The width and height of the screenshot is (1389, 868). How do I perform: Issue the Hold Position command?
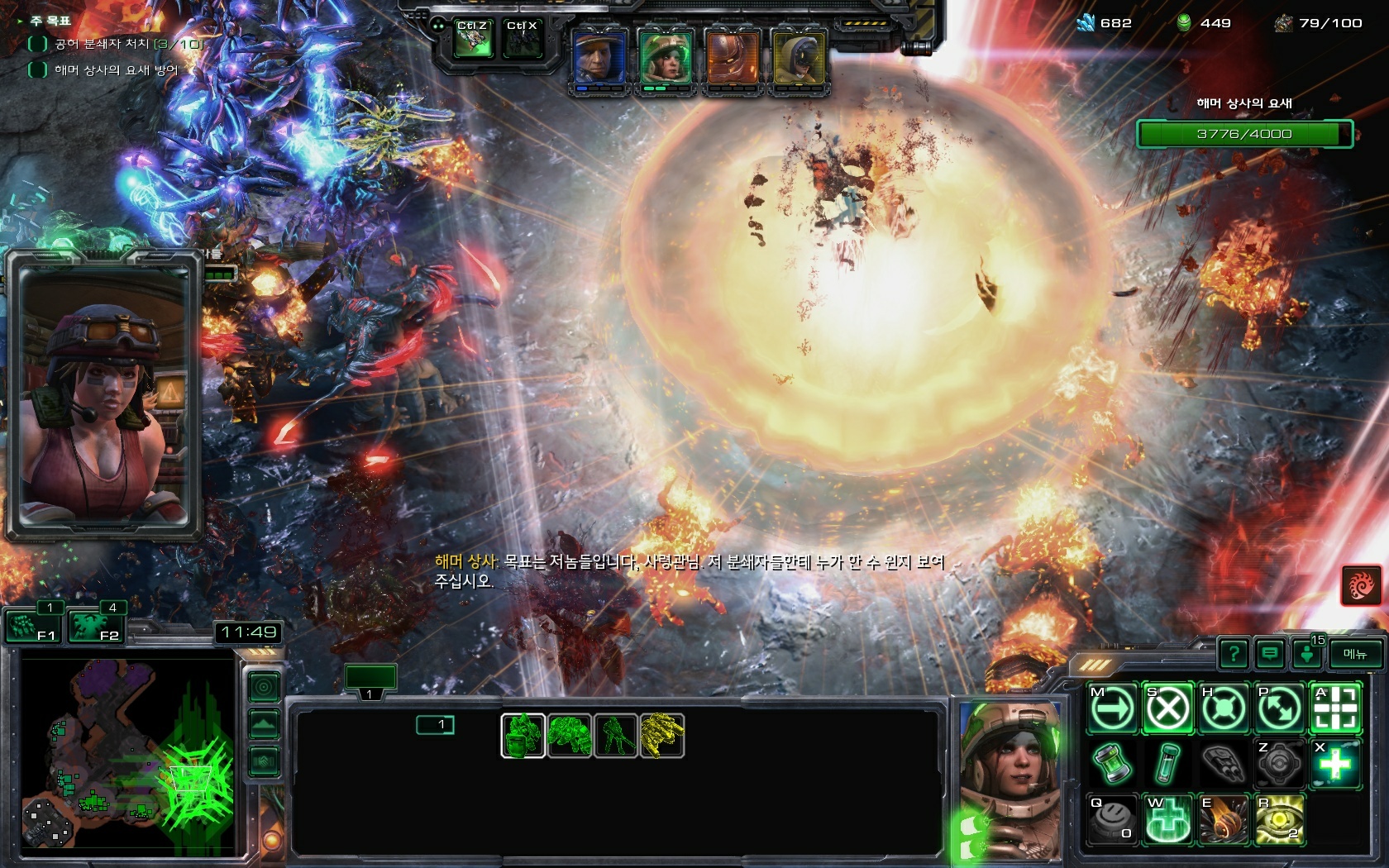(1222, 708)
